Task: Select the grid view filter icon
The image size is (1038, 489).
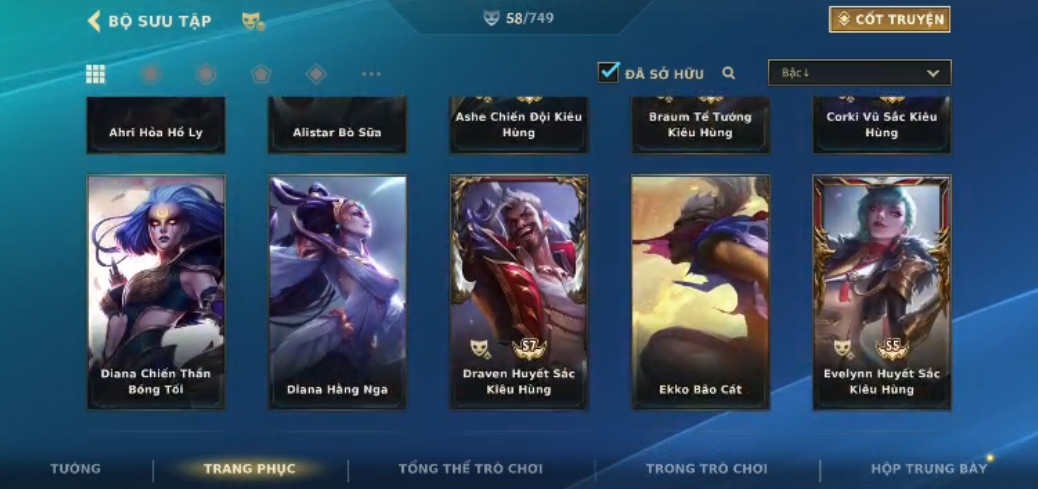Action: click(96, 74)
